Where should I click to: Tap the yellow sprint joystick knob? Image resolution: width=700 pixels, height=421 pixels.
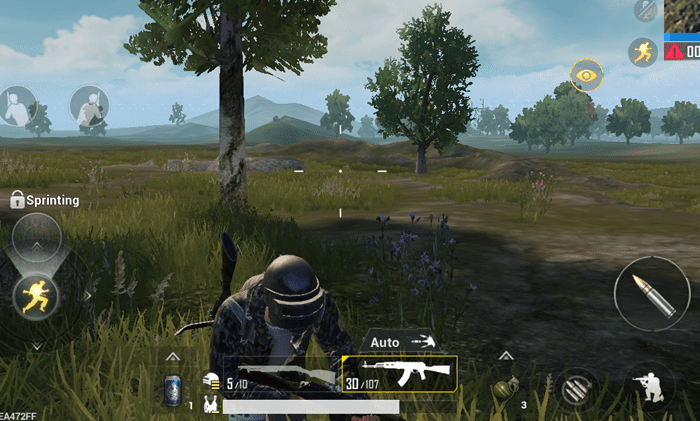(36, 294)
